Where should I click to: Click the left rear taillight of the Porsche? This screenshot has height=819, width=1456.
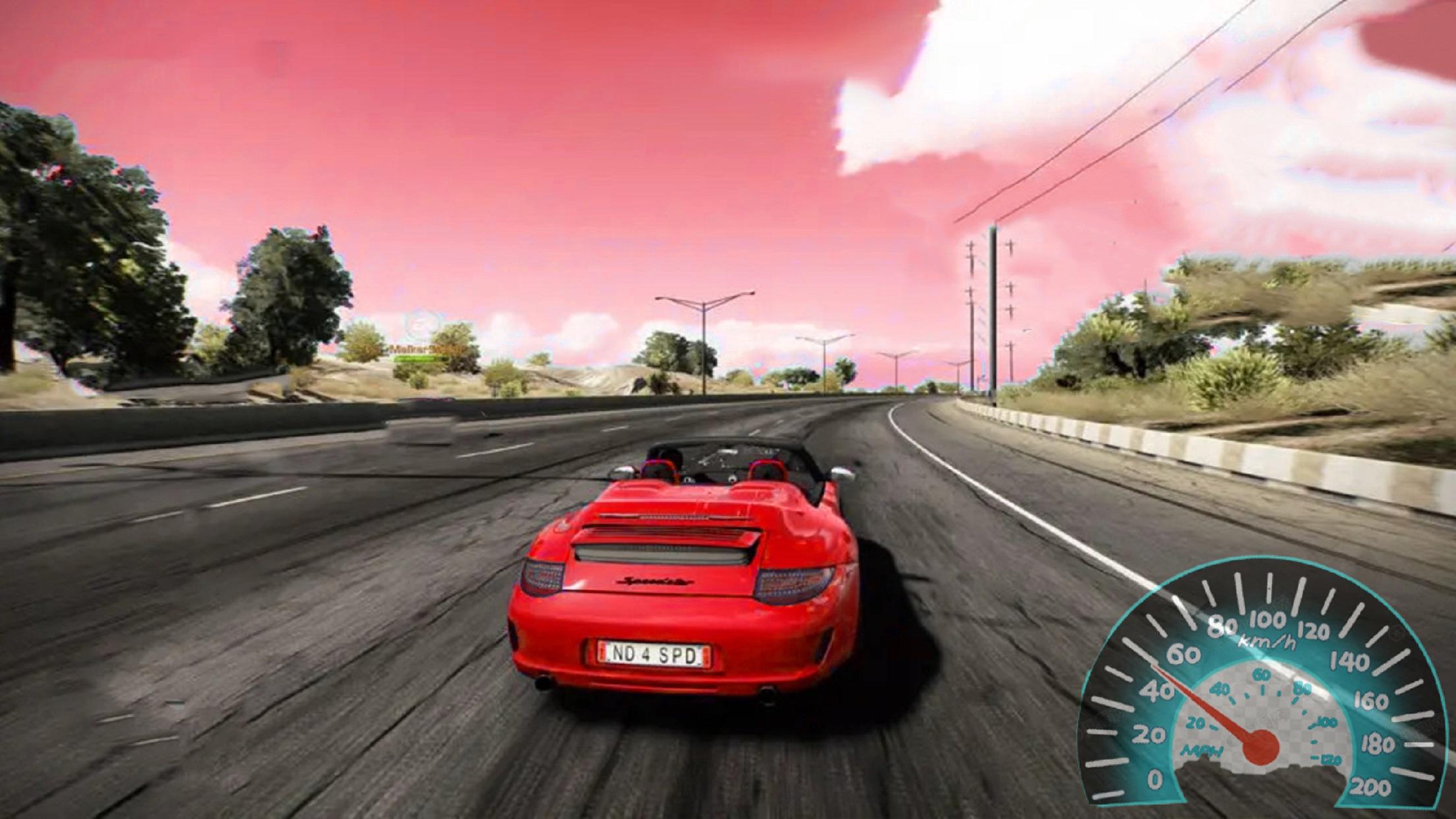pyautogui.click(x=542, y=578)
